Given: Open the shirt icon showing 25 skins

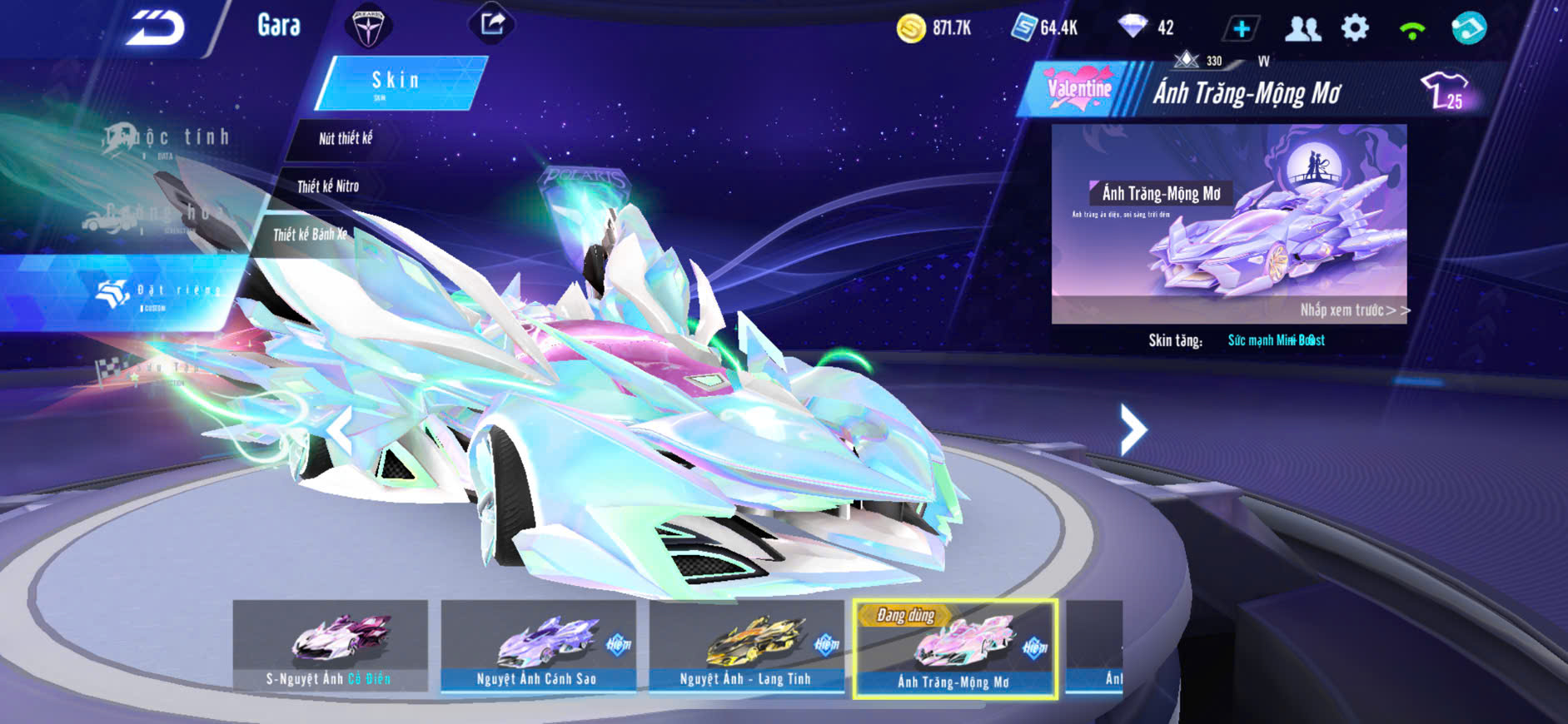Looking at the screenshot, I should pos(1446,90).
